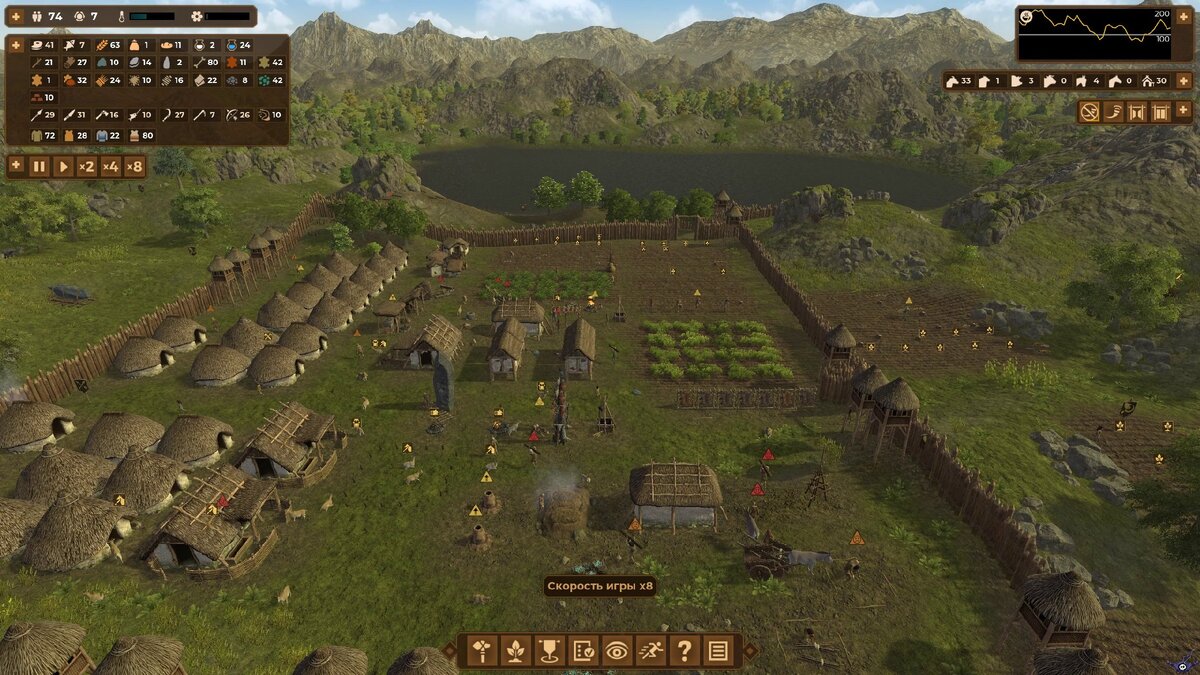
Task: Open the main menu list icon
Action: pyautogui.click(x=718, y=651)
